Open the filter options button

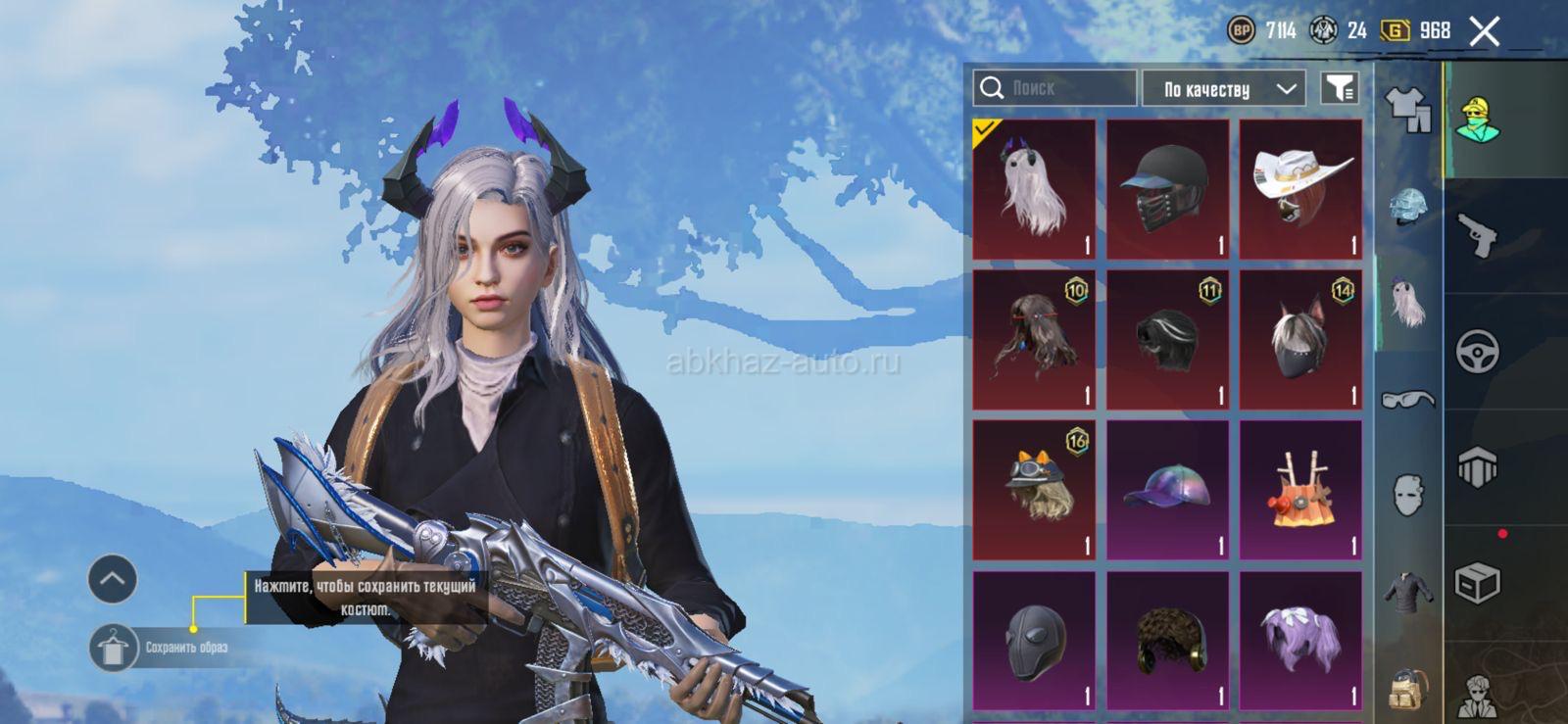tap(1339, 88)
